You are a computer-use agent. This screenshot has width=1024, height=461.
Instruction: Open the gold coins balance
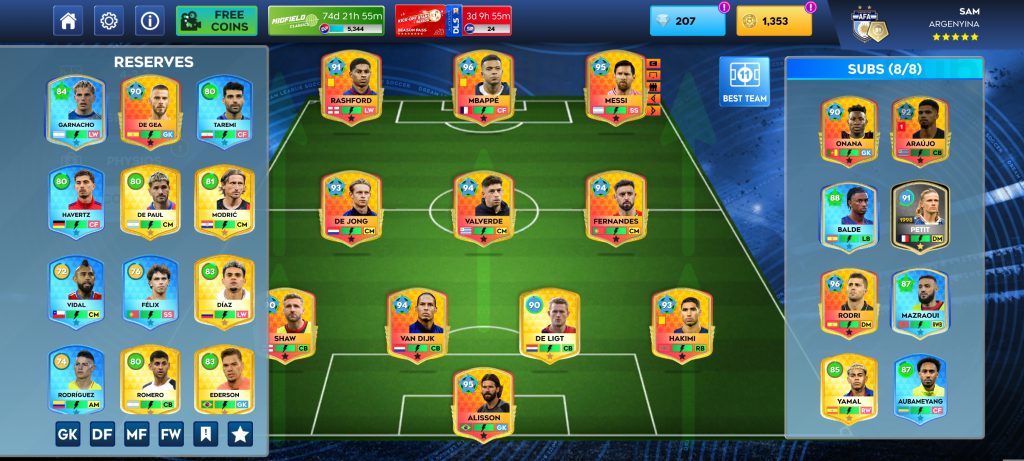pos(774,20)
